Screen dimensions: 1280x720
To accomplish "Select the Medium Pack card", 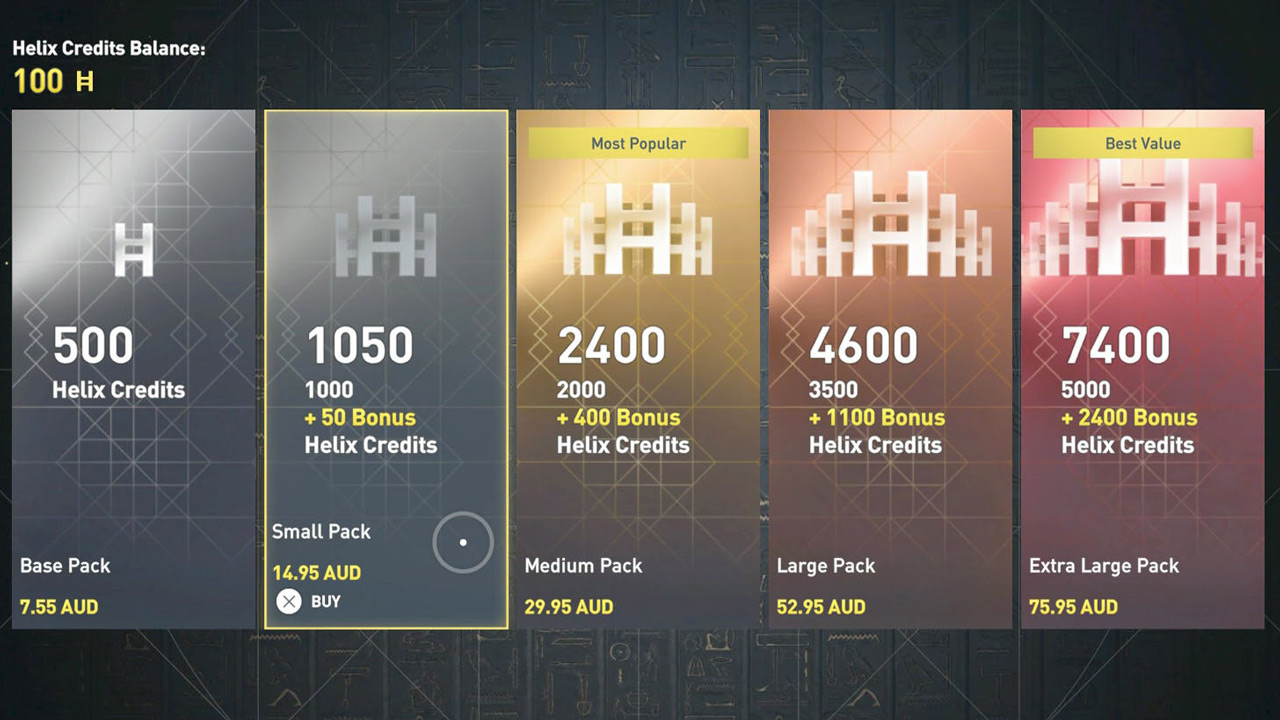I will pyautogui.click(x=638, y=370).
